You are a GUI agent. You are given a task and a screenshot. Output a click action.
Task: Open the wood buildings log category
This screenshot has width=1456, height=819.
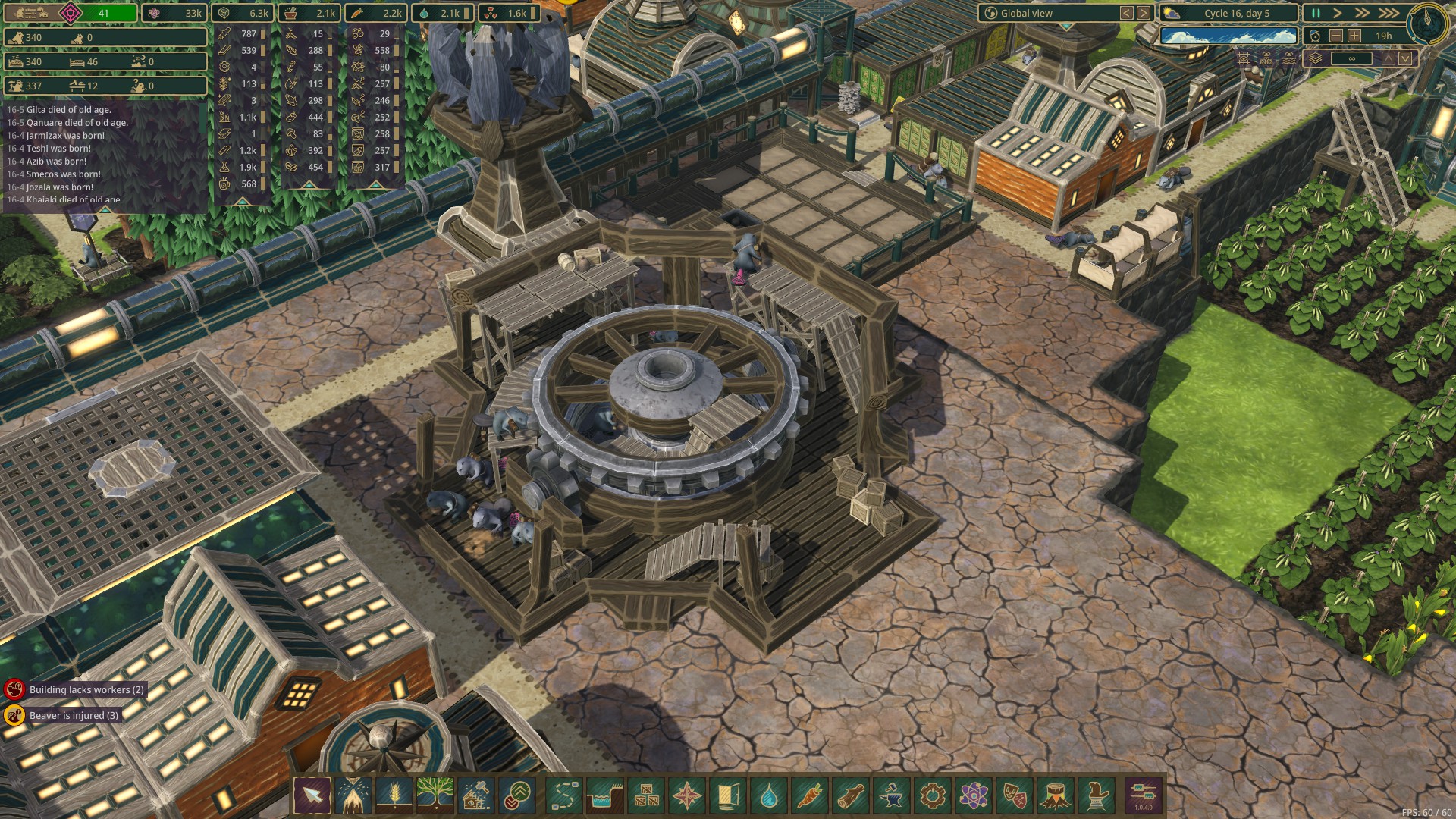(x=850, y=796)
